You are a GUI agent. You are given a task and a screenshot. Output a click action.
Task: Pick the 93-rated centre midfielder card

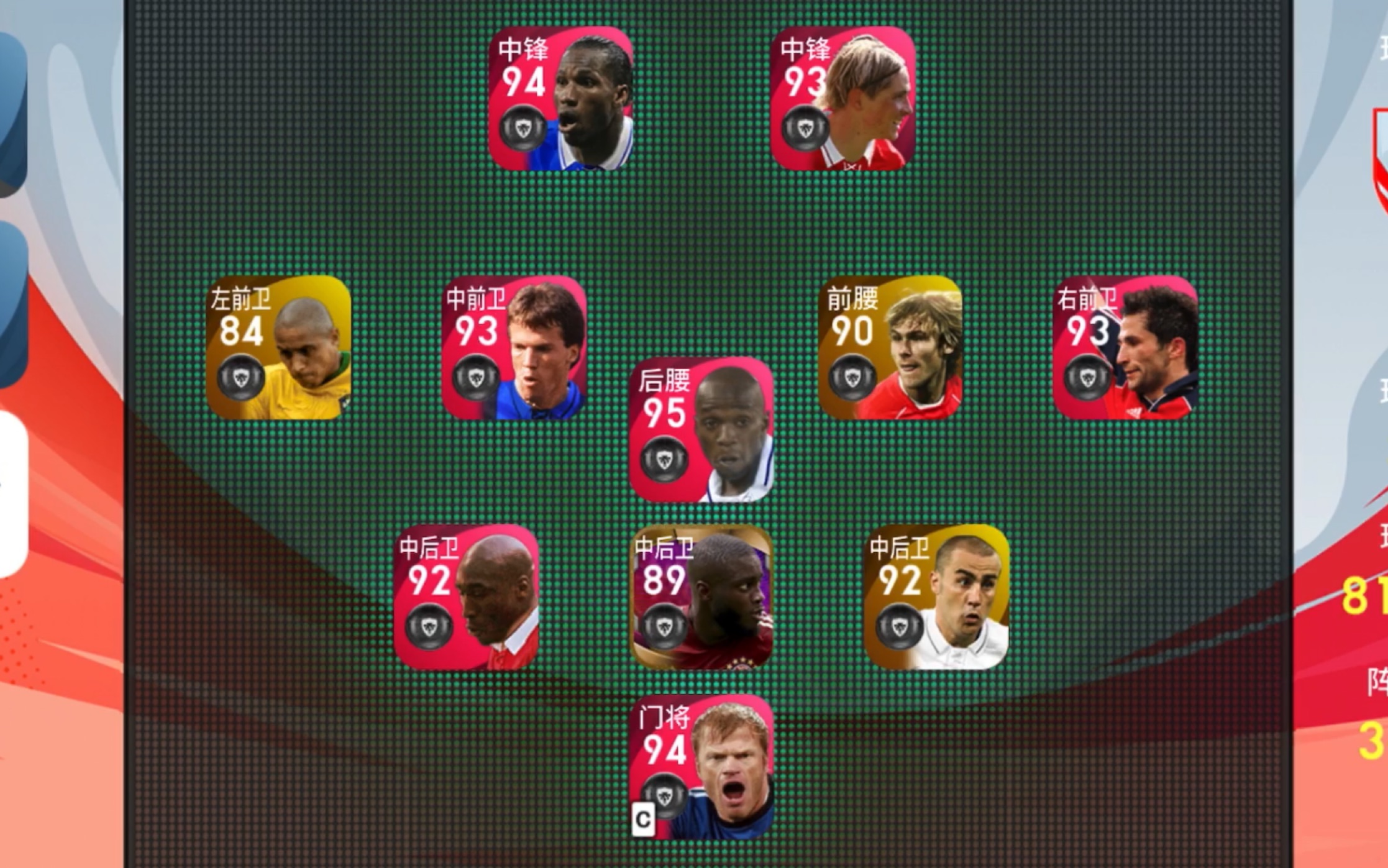click(x=514, y=347)
